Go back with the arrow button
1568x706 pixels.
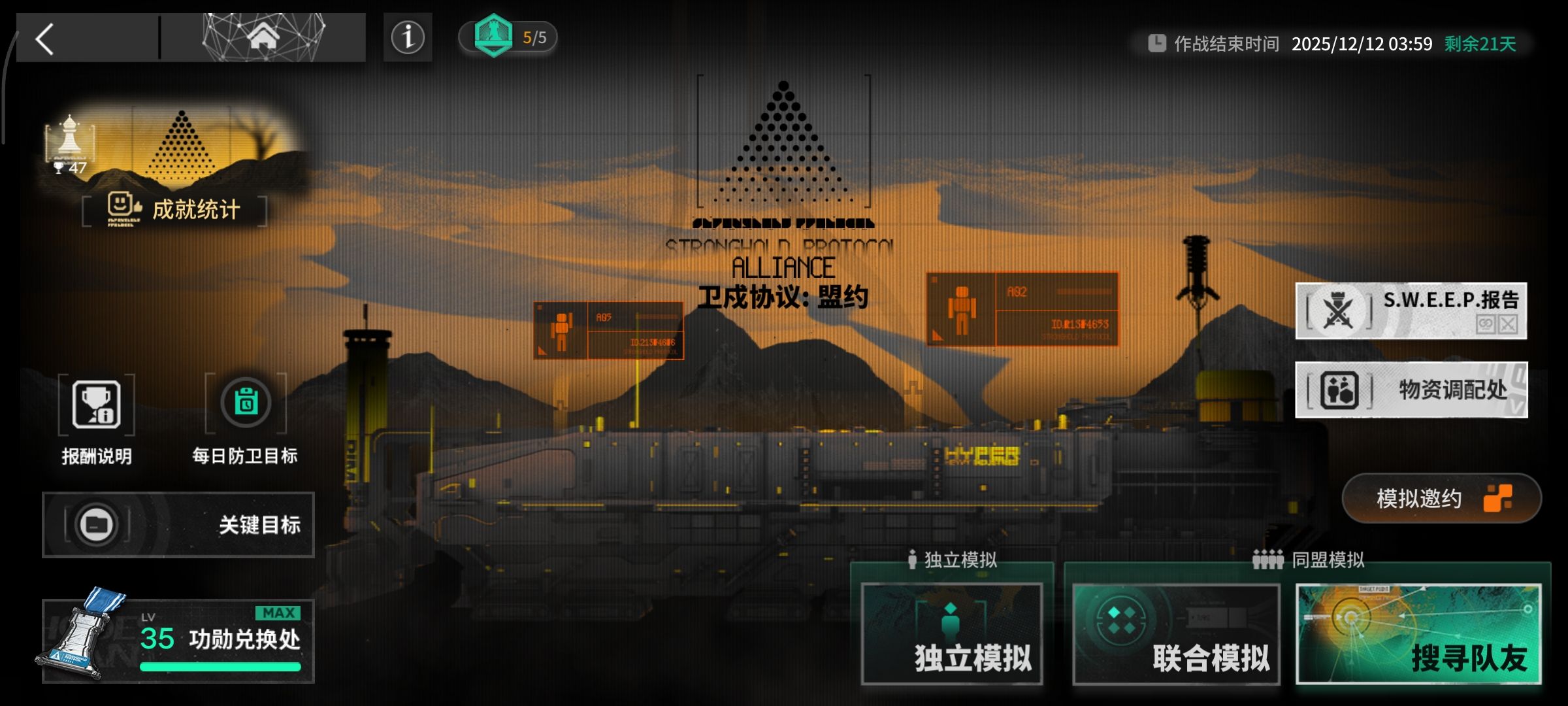point(46,39)
